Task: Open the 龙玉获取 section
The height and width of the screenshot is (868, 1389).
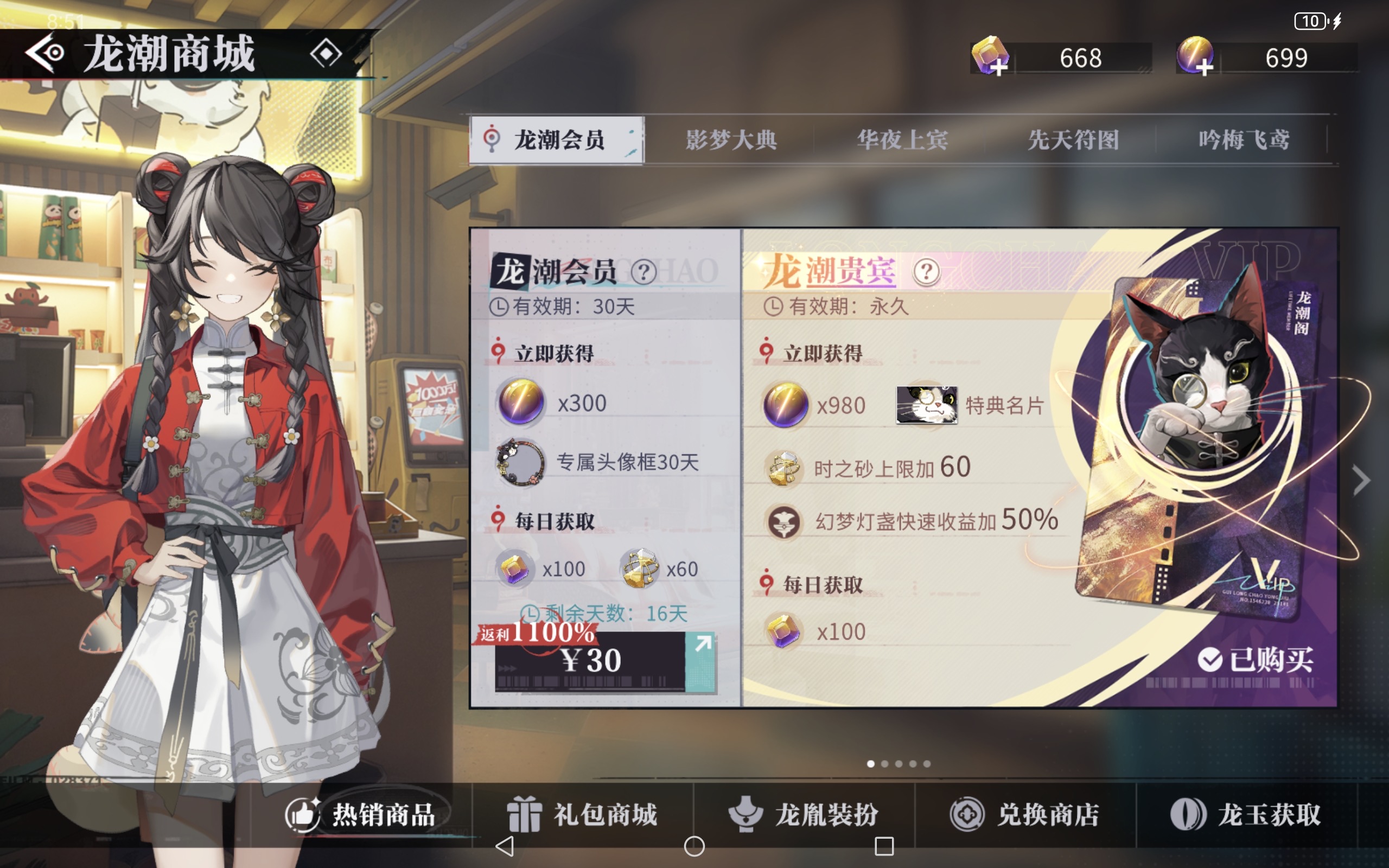Action: pyautogui.click(x=1246, y=814)
